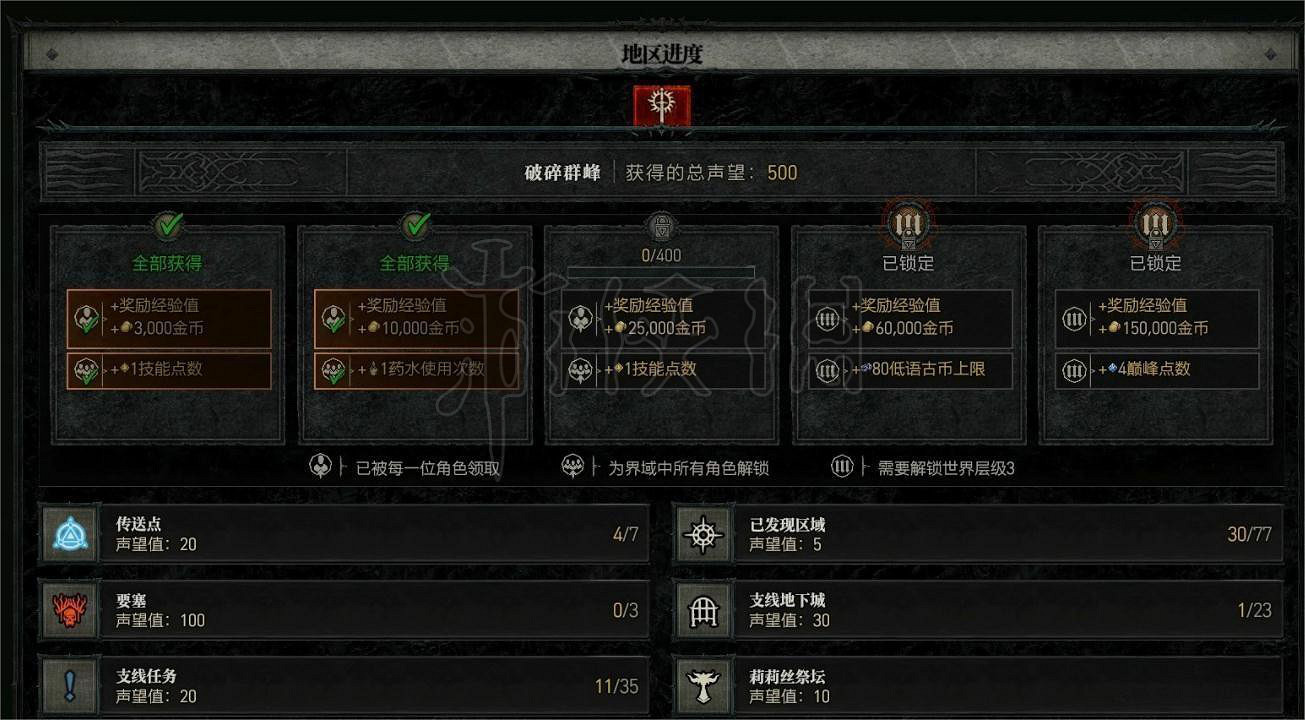Click the locked medallion on the fourth reward tier

click(x=907, y=225)
